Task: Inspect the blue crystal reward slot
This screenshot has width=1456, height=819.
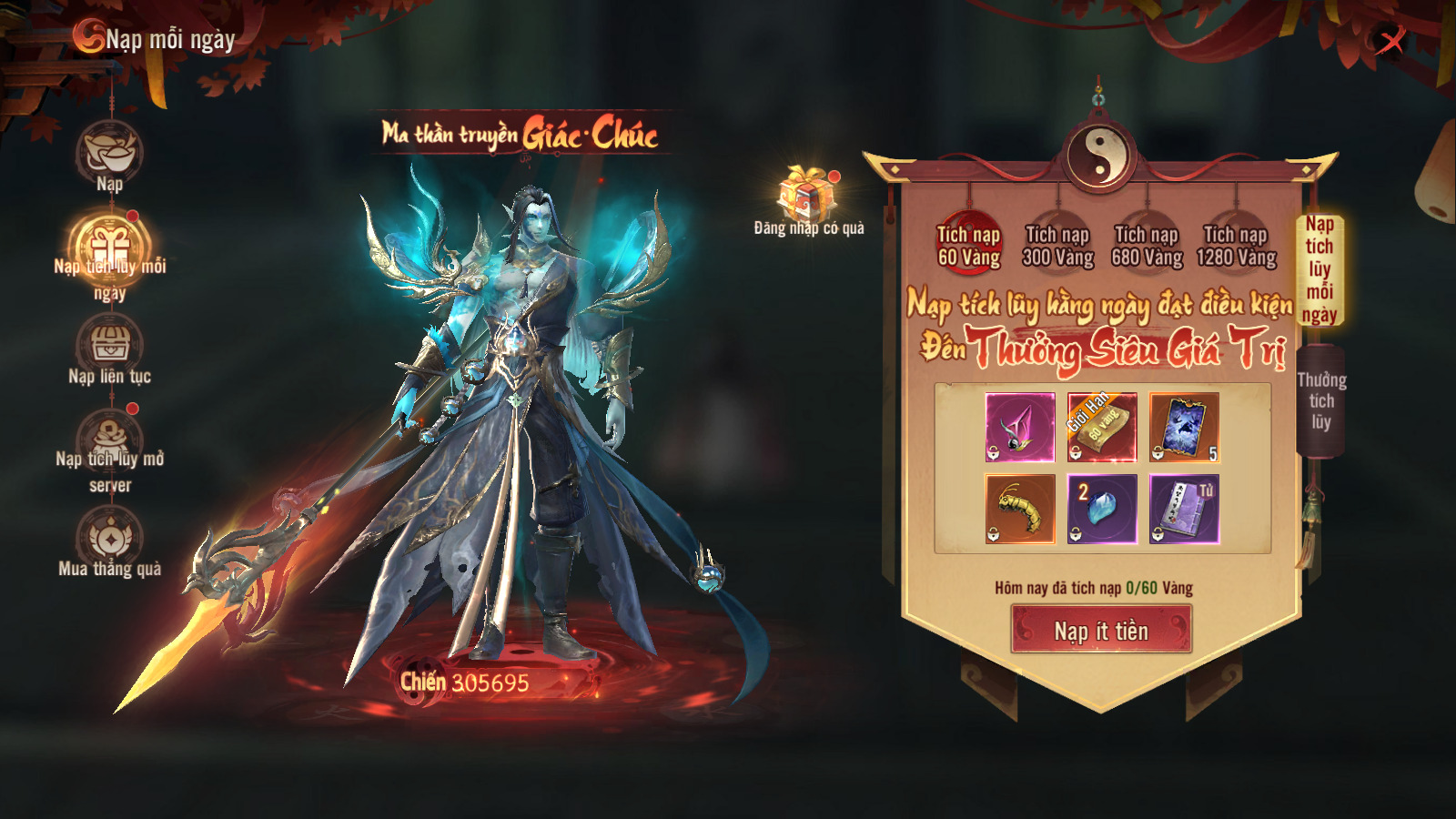Action: tap(1102, 509)
